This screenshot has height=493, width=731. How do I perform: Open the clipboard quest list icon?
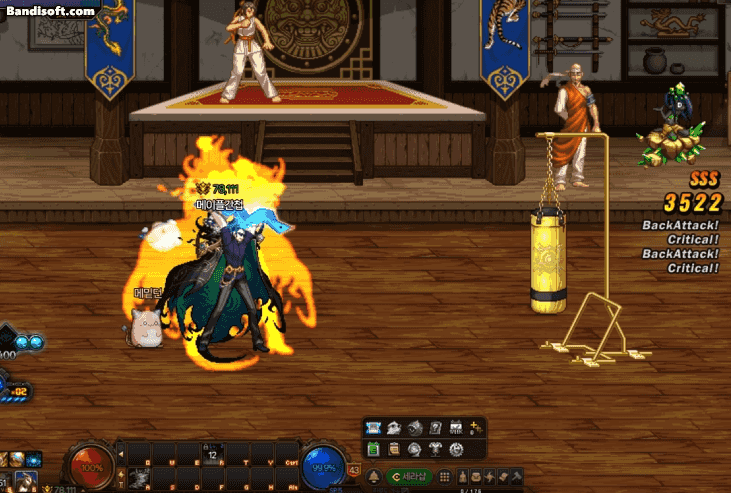[394, 449]
